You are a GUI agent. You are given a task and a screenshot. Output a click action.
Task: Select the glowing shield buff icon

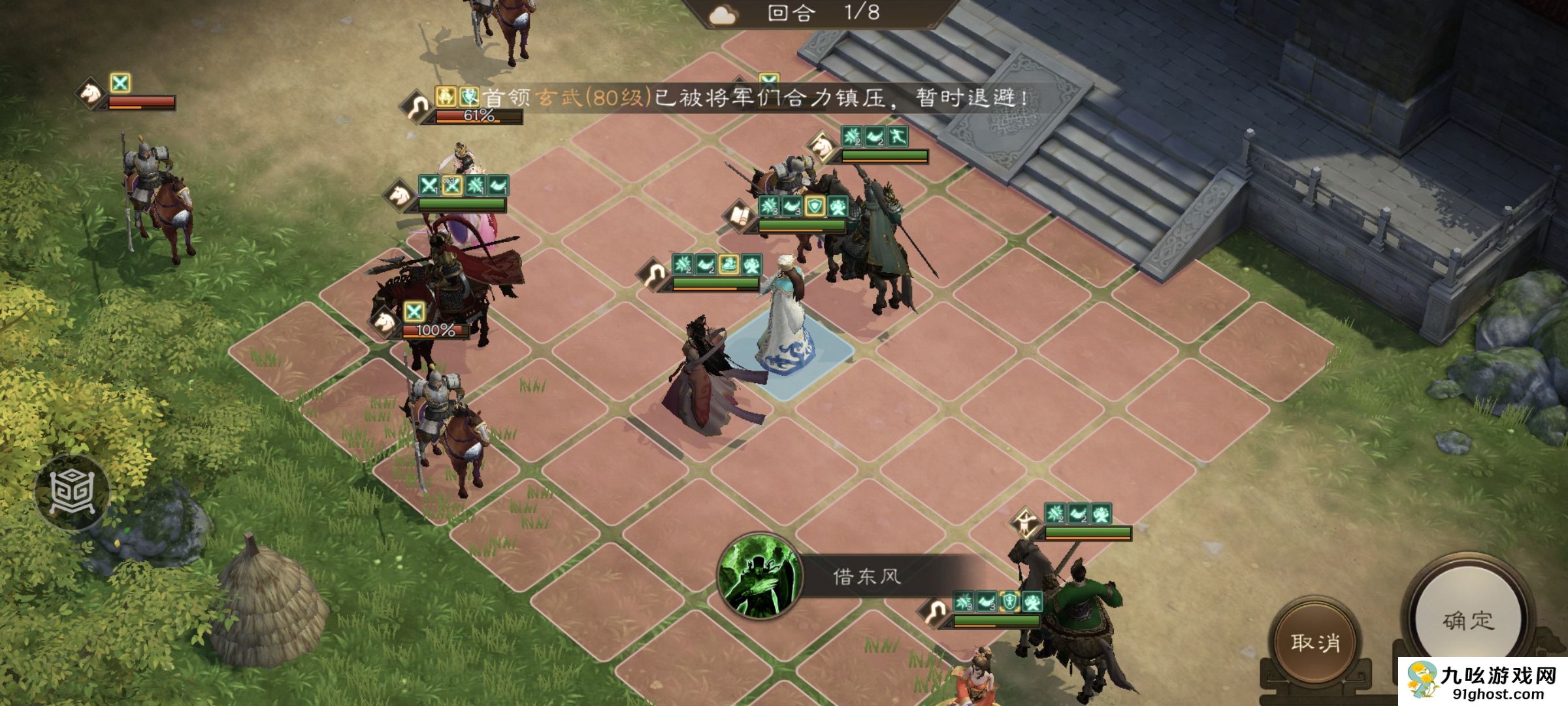[x=815, y=206]
